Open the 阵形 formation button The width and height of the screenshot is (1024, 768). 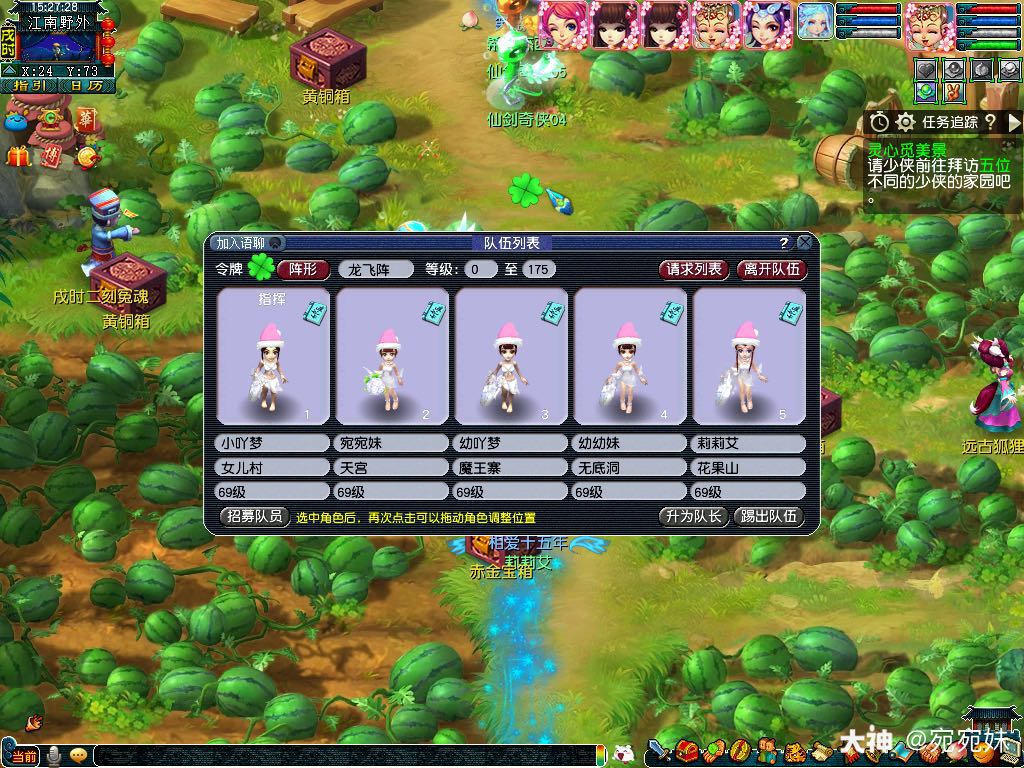pos(302,269)
